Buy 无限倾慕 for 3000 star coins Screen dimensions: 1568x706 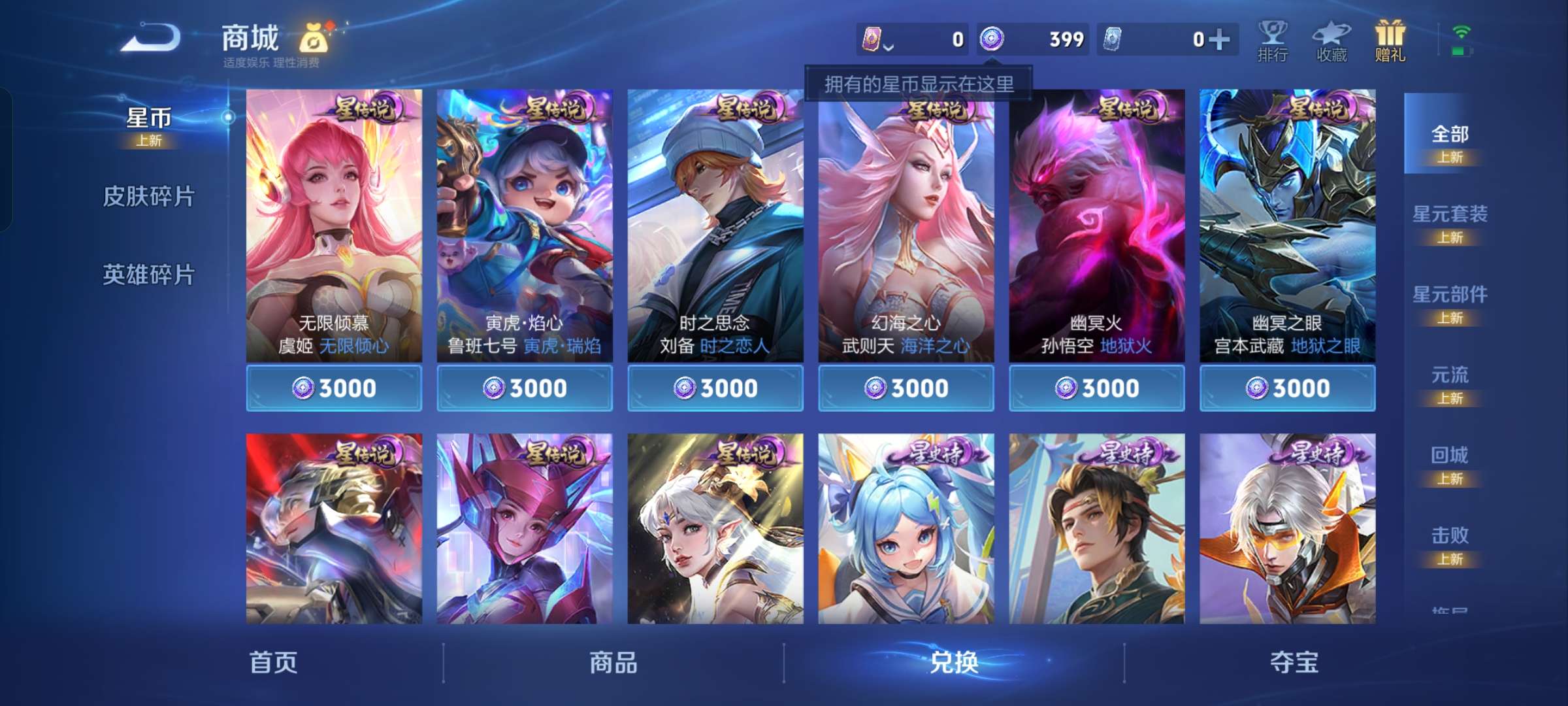click(335, 388)
